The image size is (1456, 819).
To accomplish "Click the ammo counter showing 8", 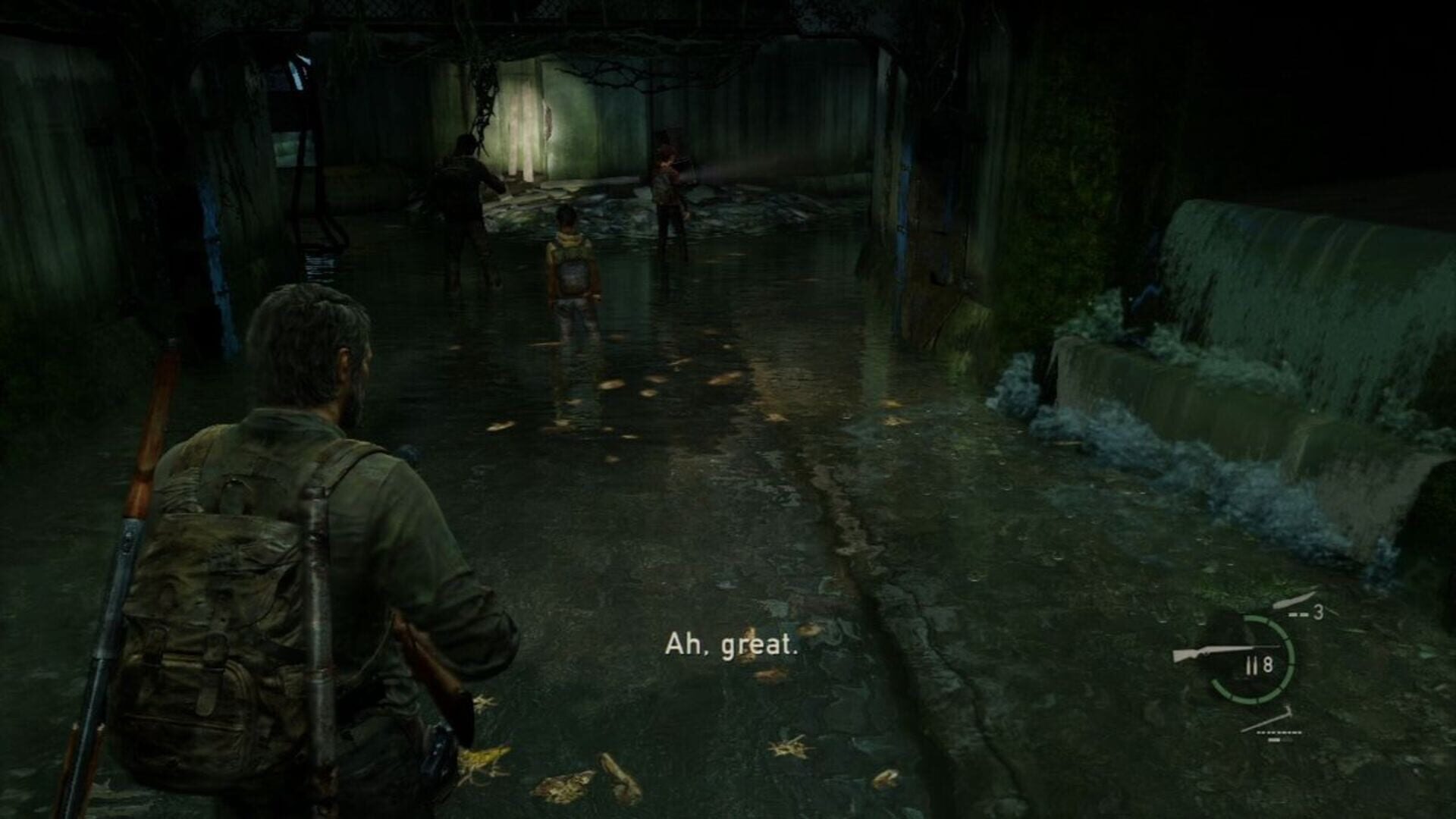I will point(1268,664).
